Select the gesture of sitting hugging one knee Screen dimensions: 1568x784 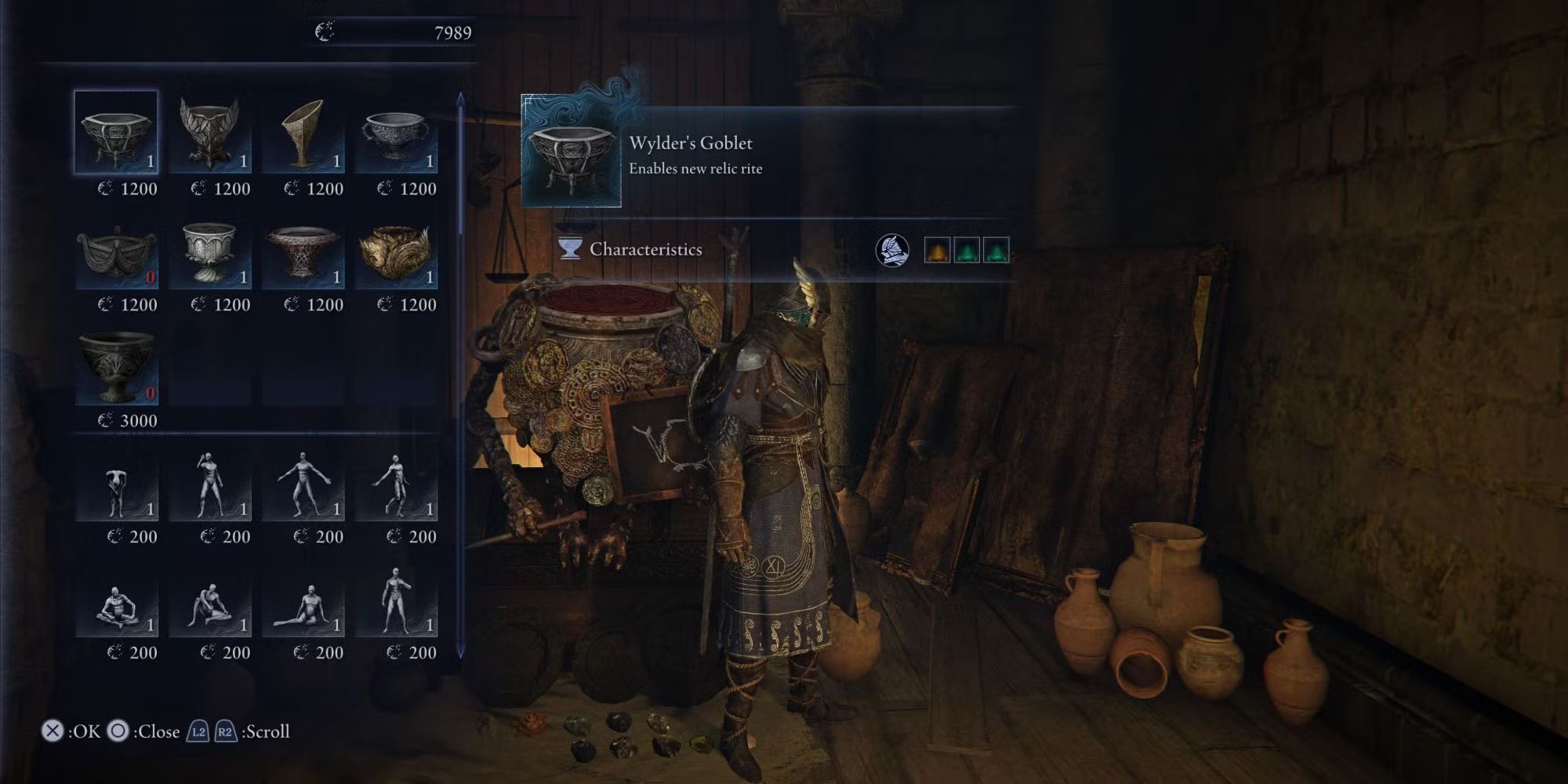(x=209, y=605)
